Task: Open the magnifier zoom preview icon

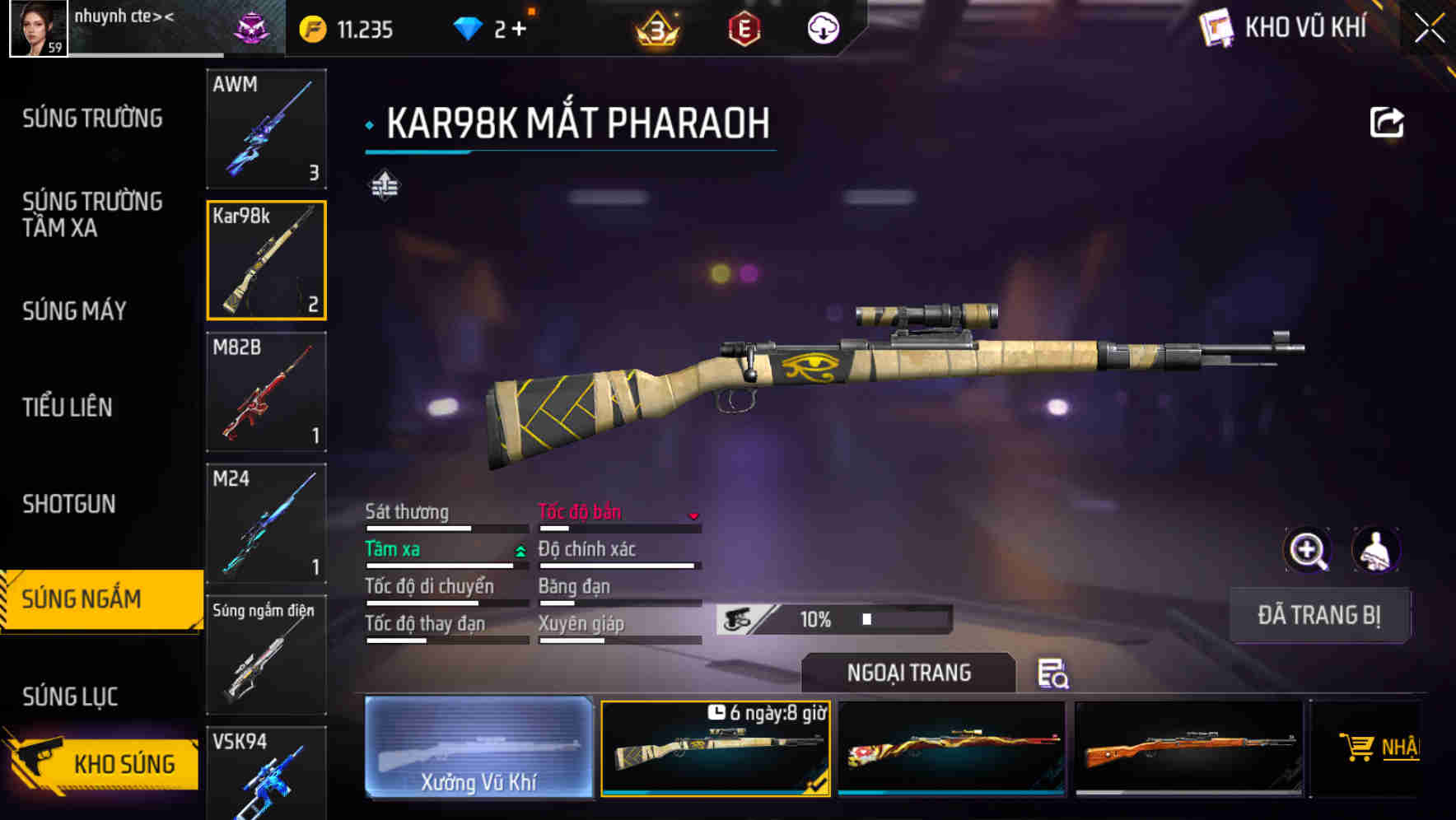Action: pyautogui.click(x=1306, y=549)
